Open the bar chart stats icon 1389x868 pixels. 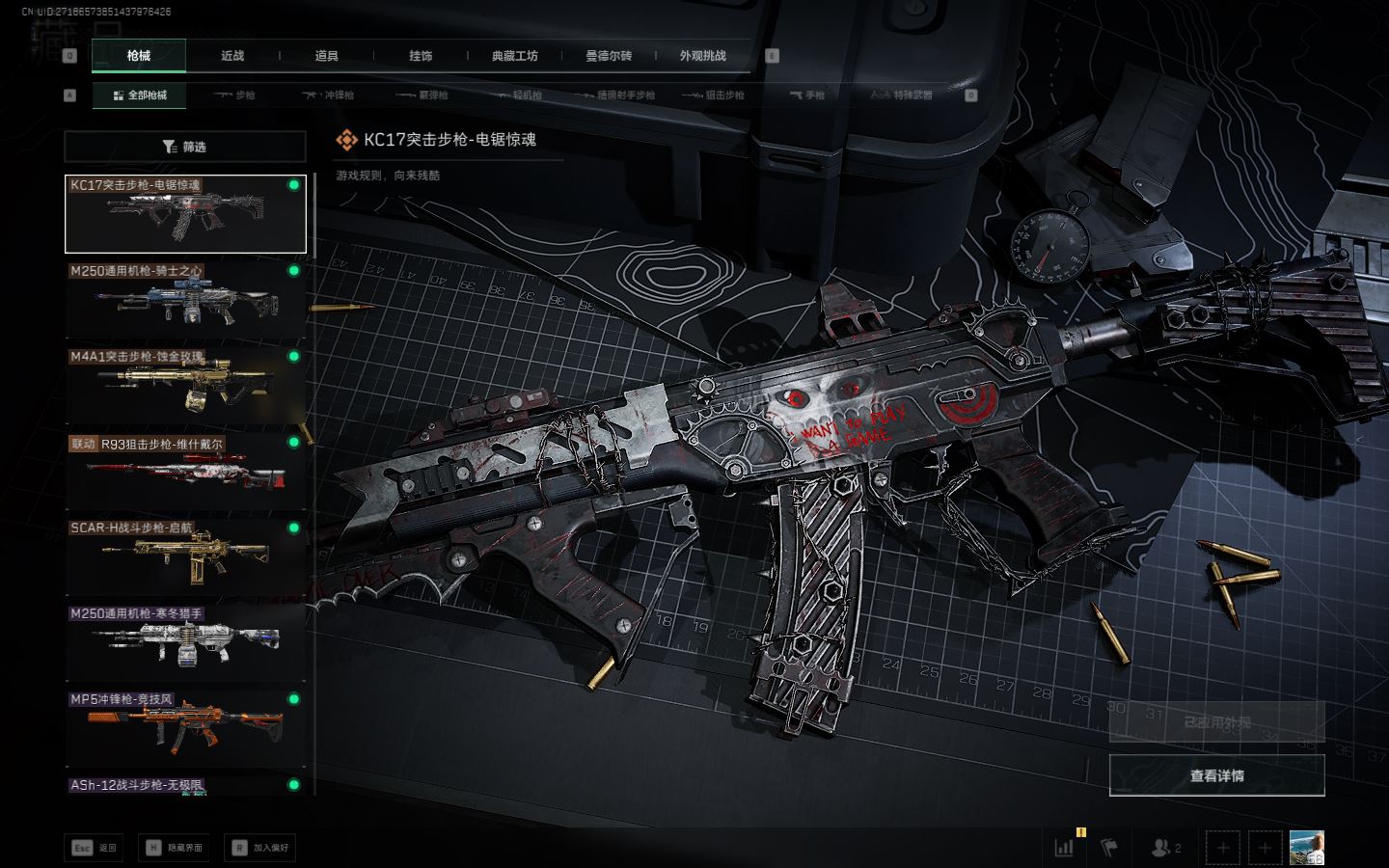[x=1065, y=848]
